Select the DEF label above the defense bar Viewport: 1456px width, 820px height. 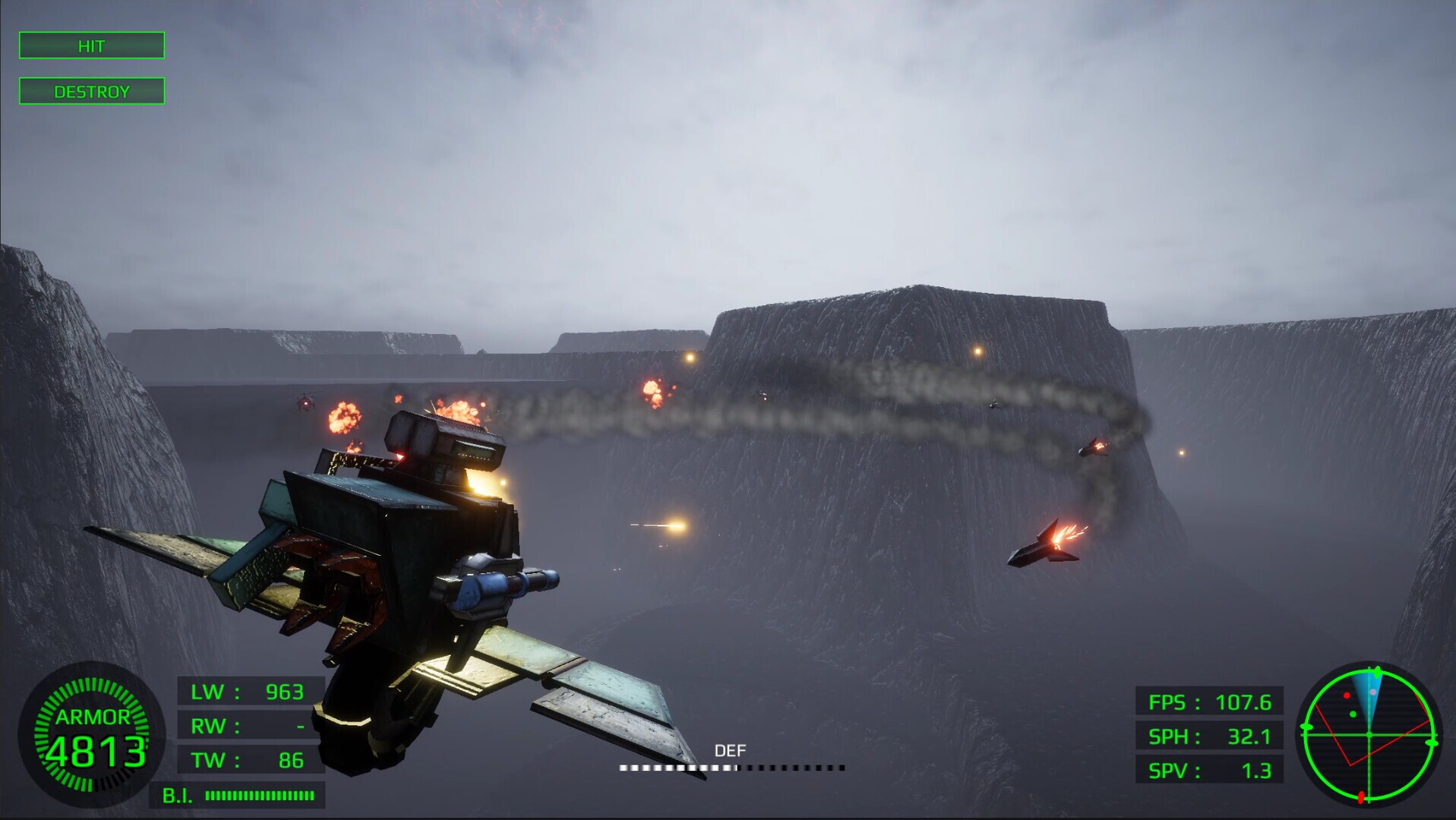[731, 749]
